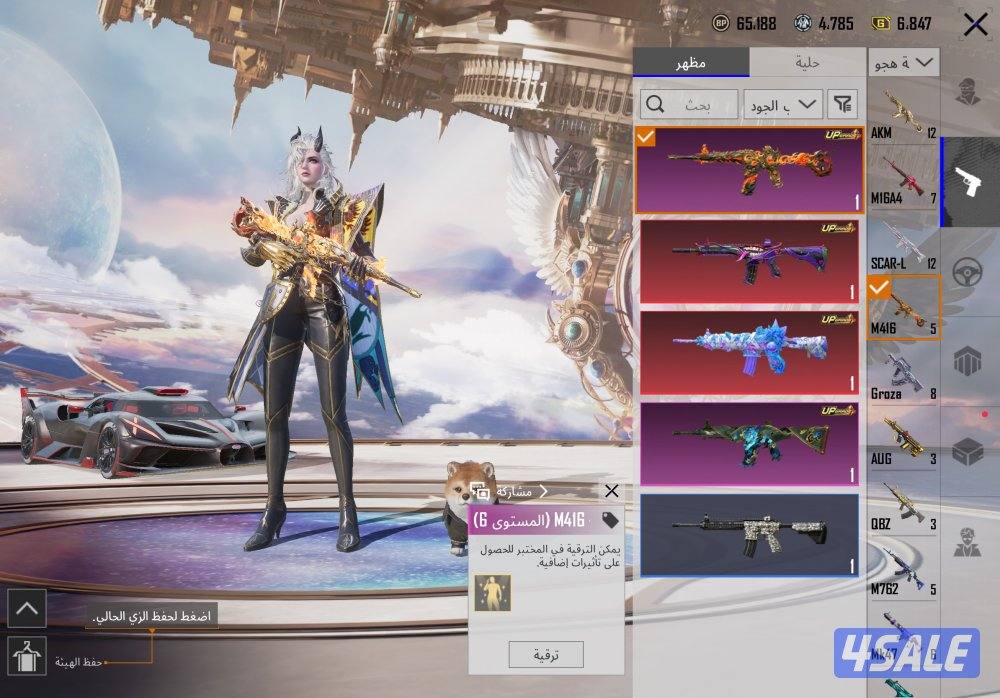Select the silver patterned M416 skin
The height and width of the screenshot is (698, 1000).
coord(749,534)
